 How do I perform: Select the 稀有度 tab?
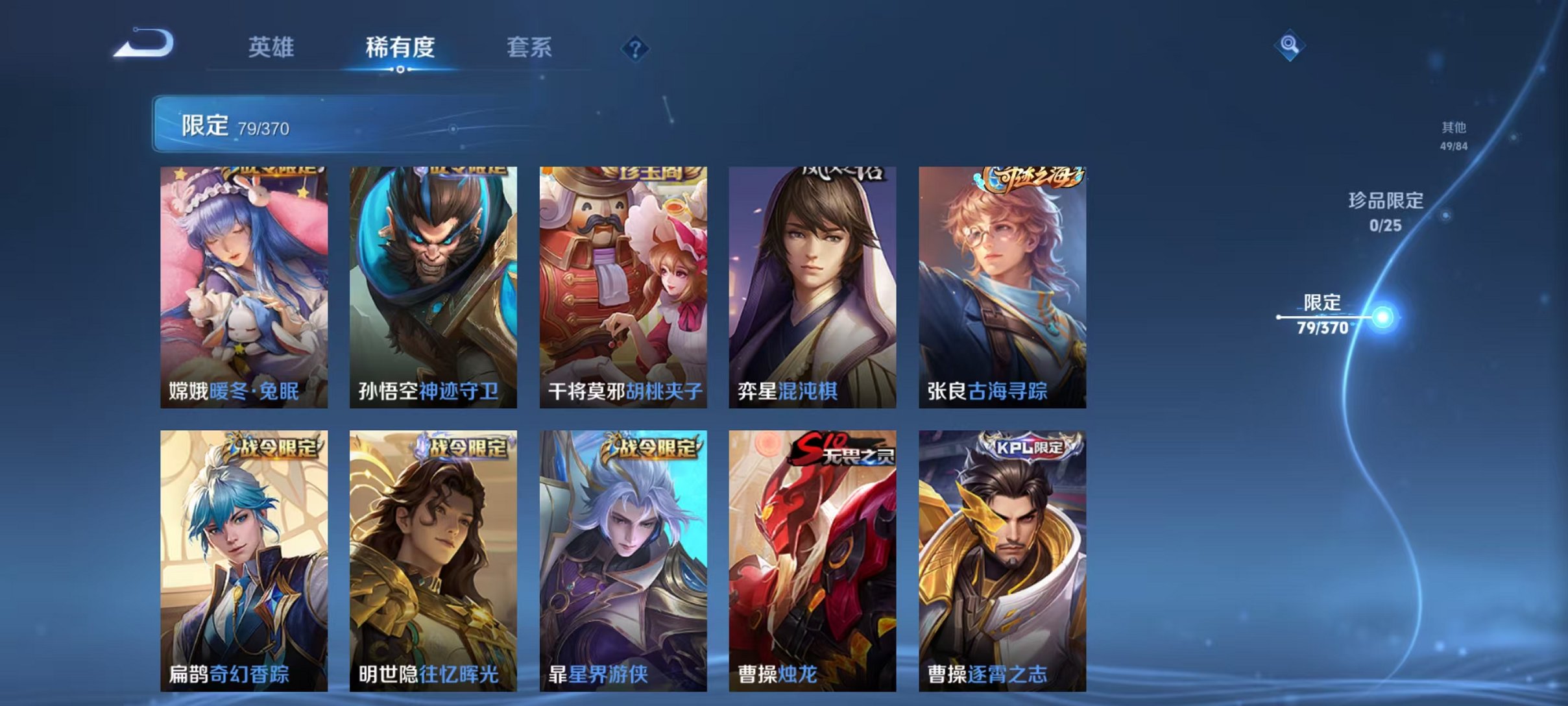[x=400, y=48]
